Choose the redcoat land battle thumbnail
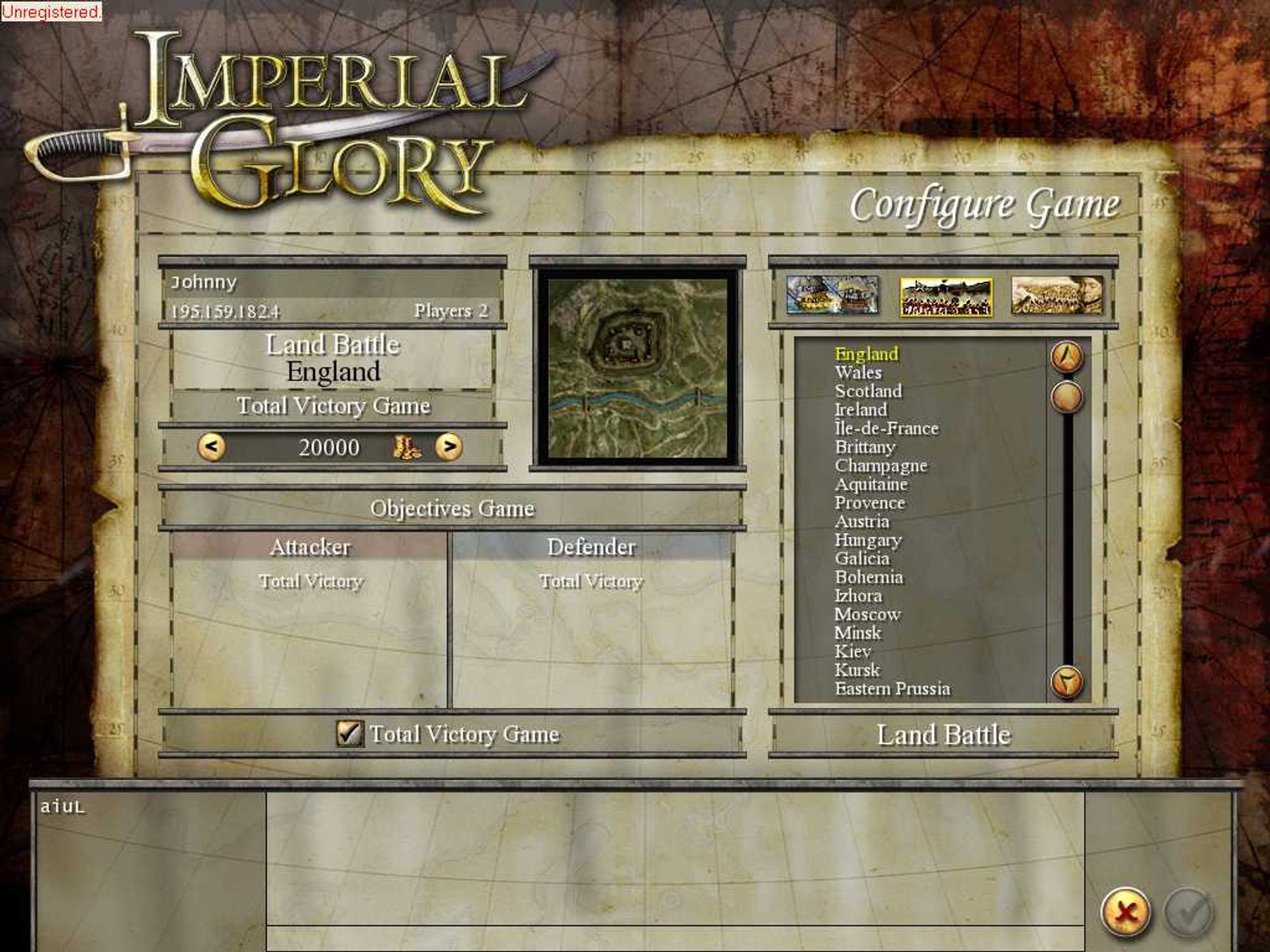The image size is (1270, 952). [946, 296]
